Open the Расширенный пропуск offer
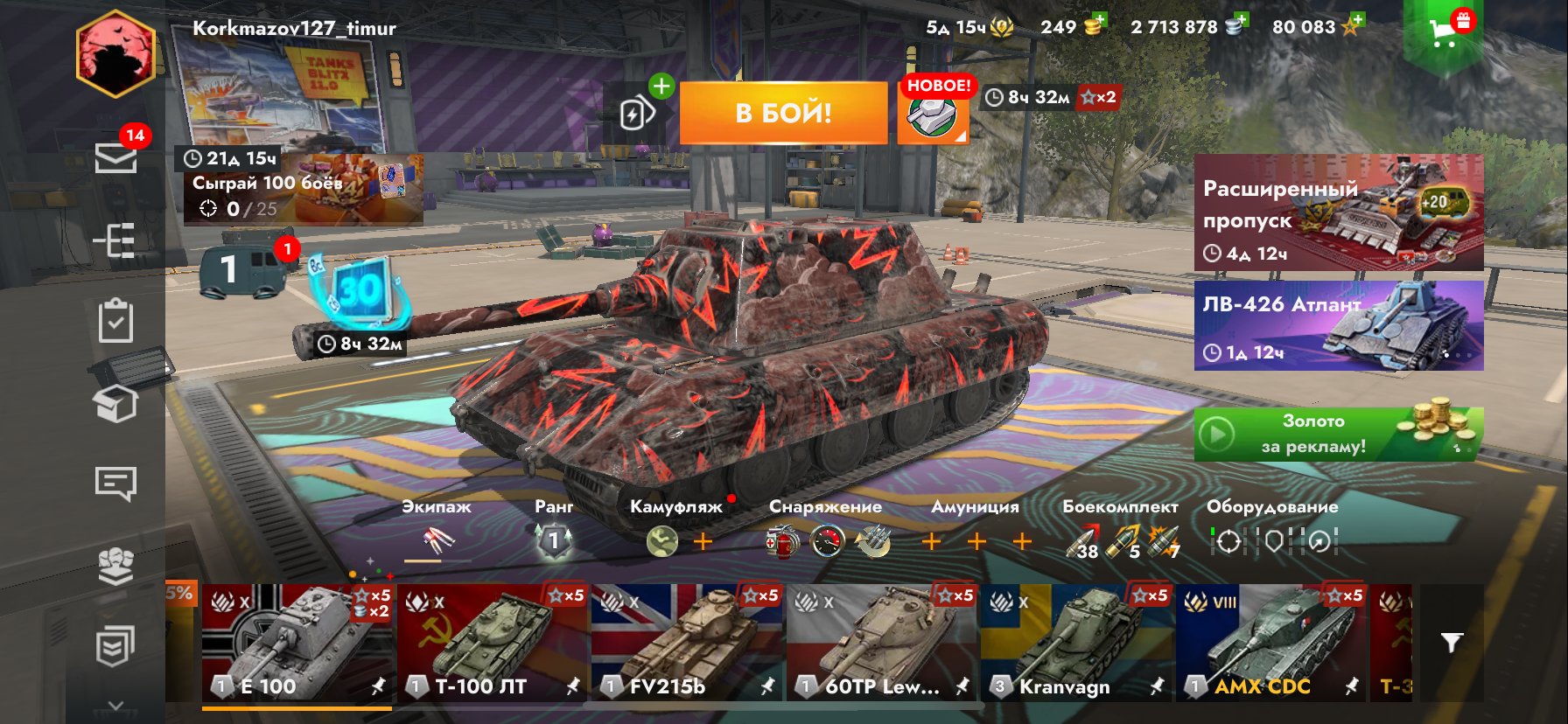 click(1338, 212)
